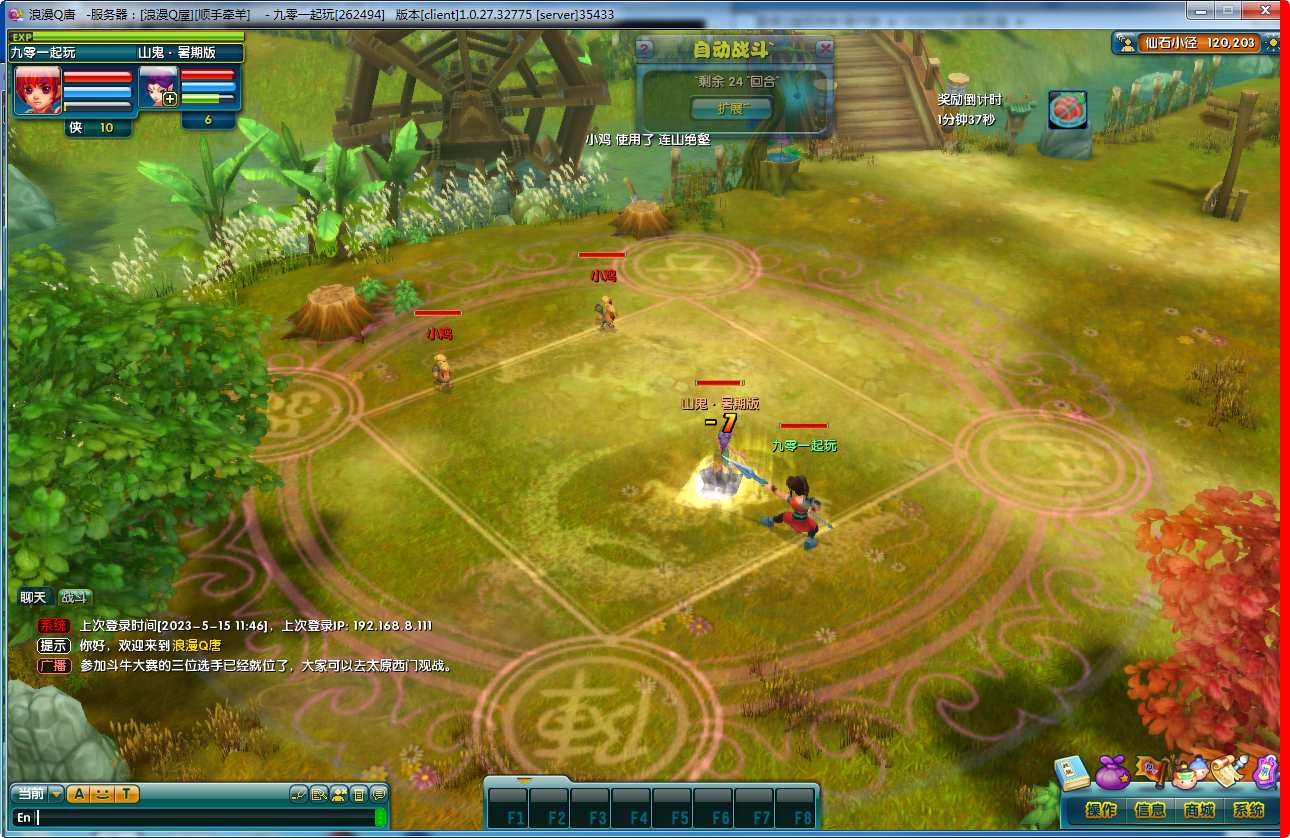Image resolution: width=1290 pixels, height=838 pixels.
Task: Open the 信息 menu
Action: click(x=1149, y=810)
